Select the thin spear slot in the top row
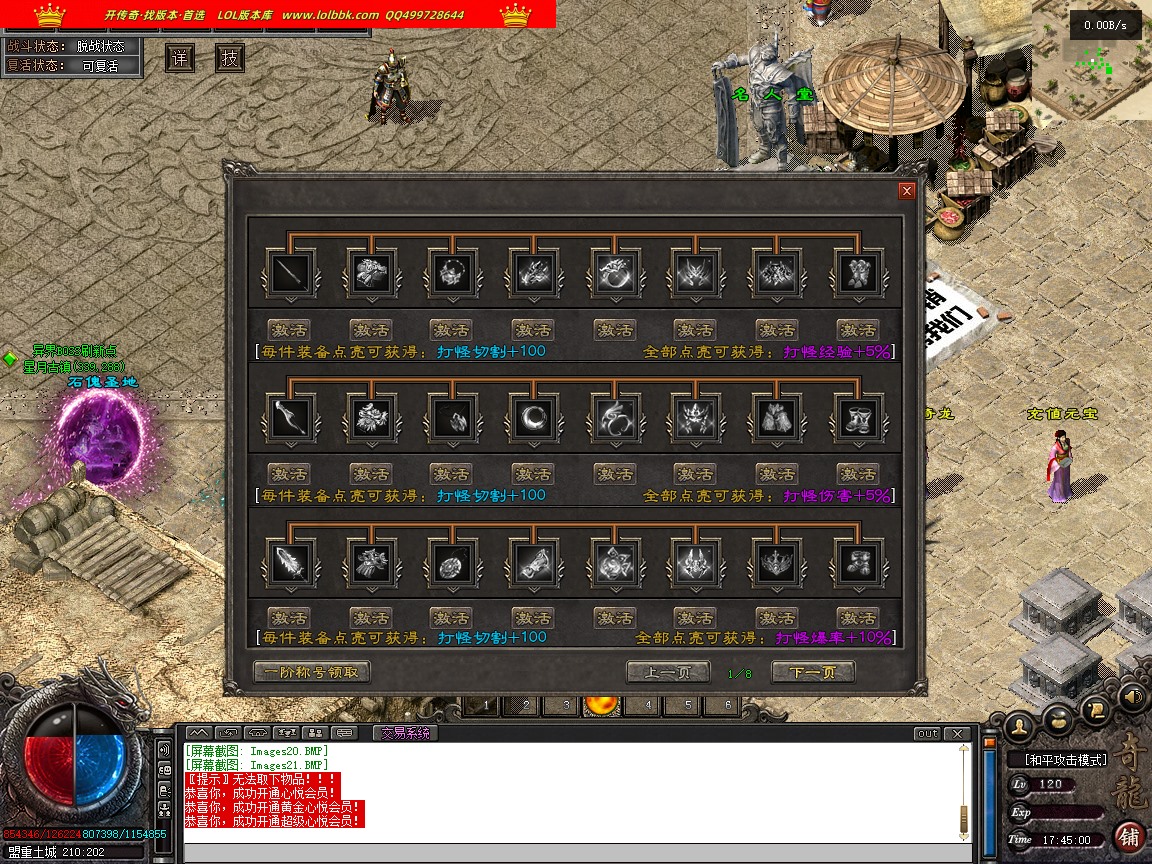Image resolution: width=1152 pixels, height=864 pixels. 292,273
